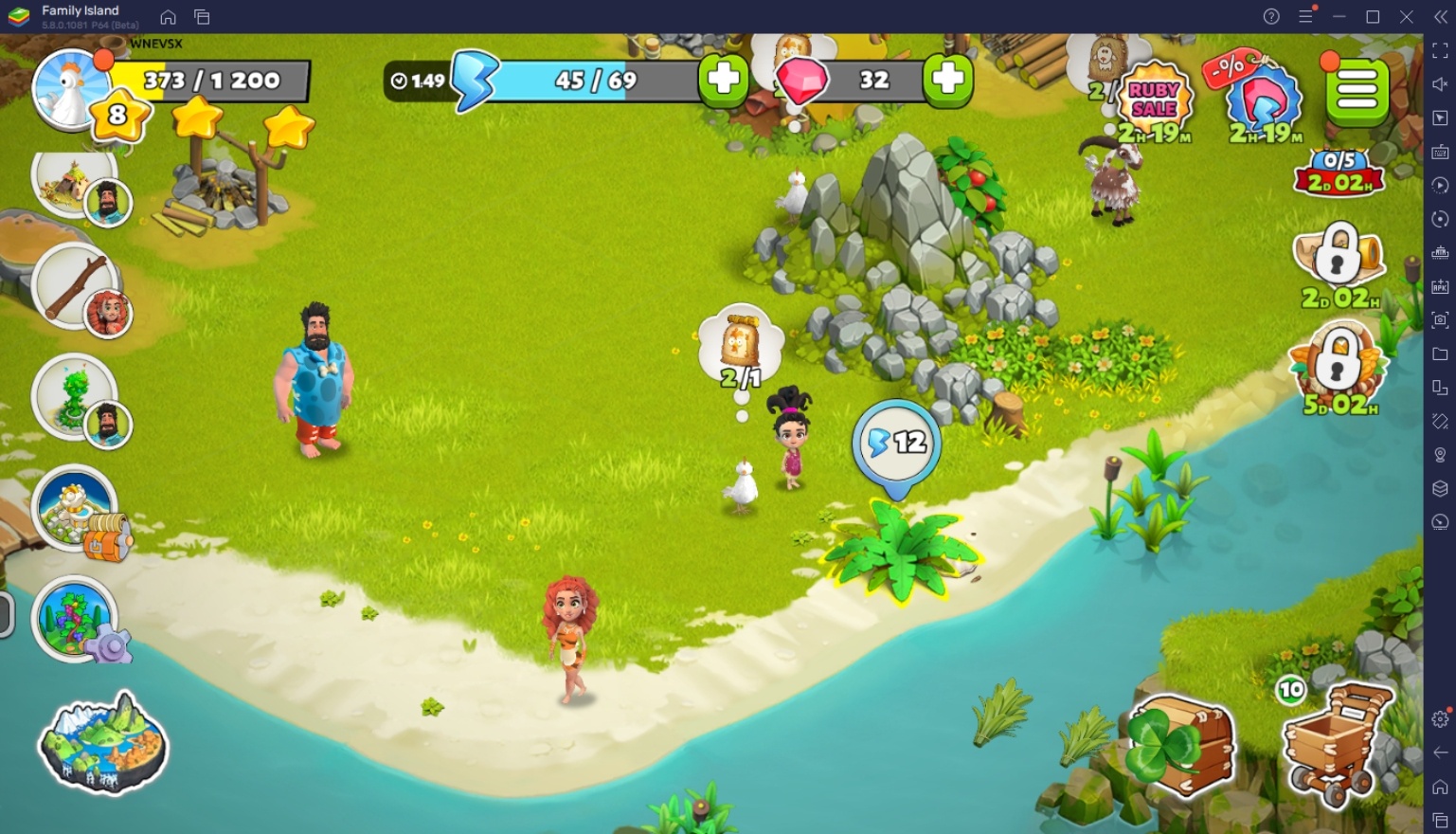Open the green quest list icon
The width and height of the screenshot is (1456, 834).
pos(1357,90)
